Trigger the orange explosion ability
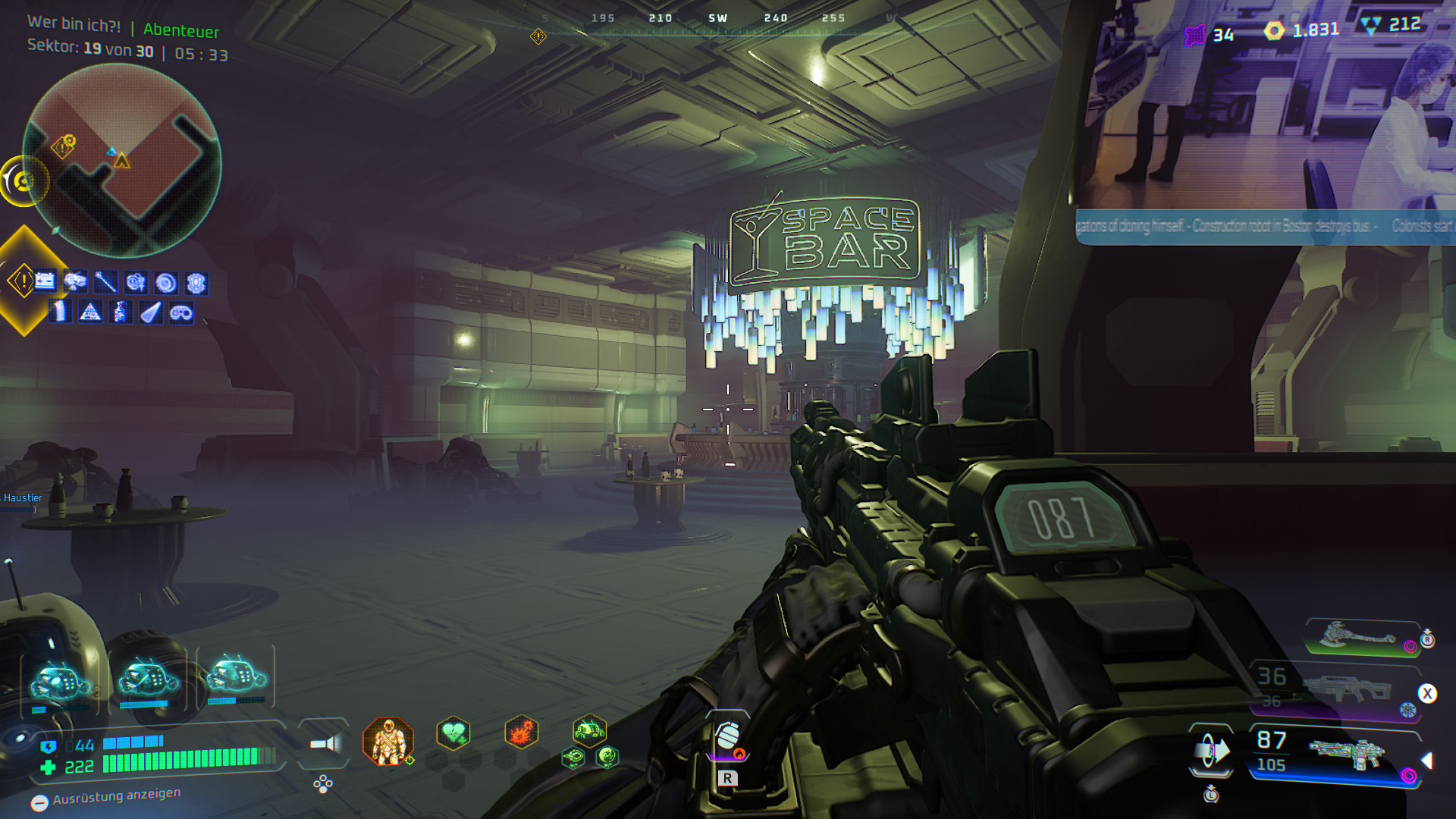Image resolution: width=1456 pixels, height=819 pixels. click(x=521, y=733)
